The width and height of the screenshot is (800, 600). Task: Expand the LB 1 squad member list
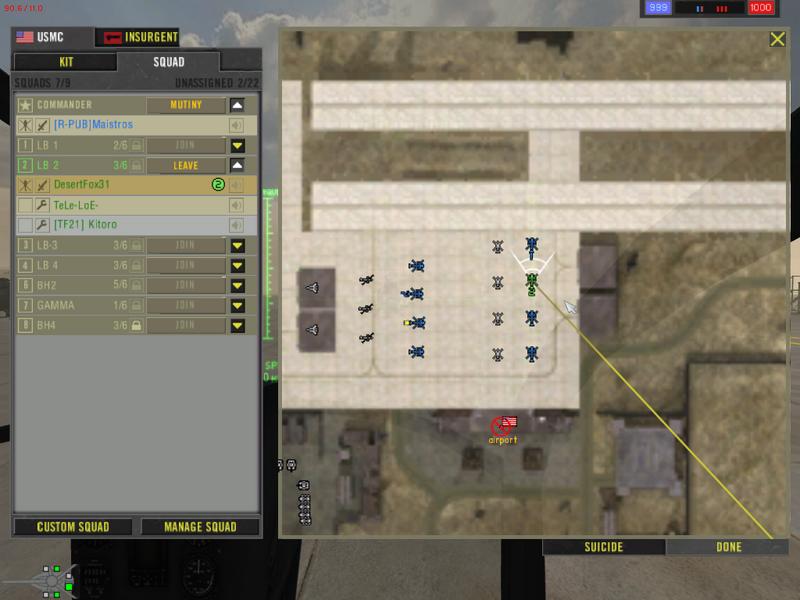tap(238, 146)
